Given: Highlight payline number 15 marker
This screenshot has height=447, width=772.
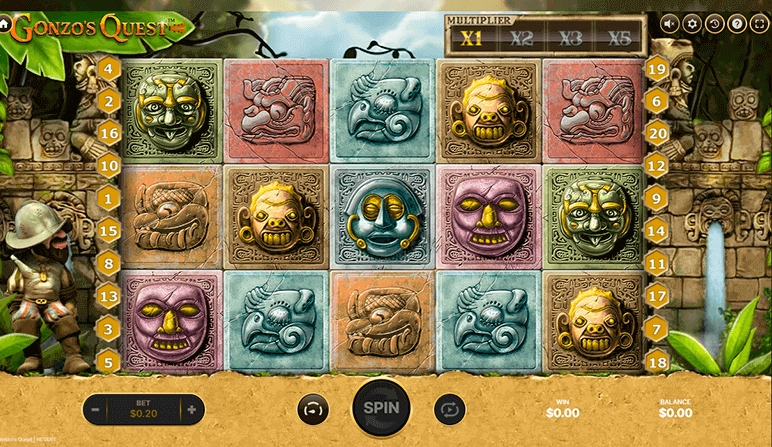Looking at the screenshot, I should point(109,231).
